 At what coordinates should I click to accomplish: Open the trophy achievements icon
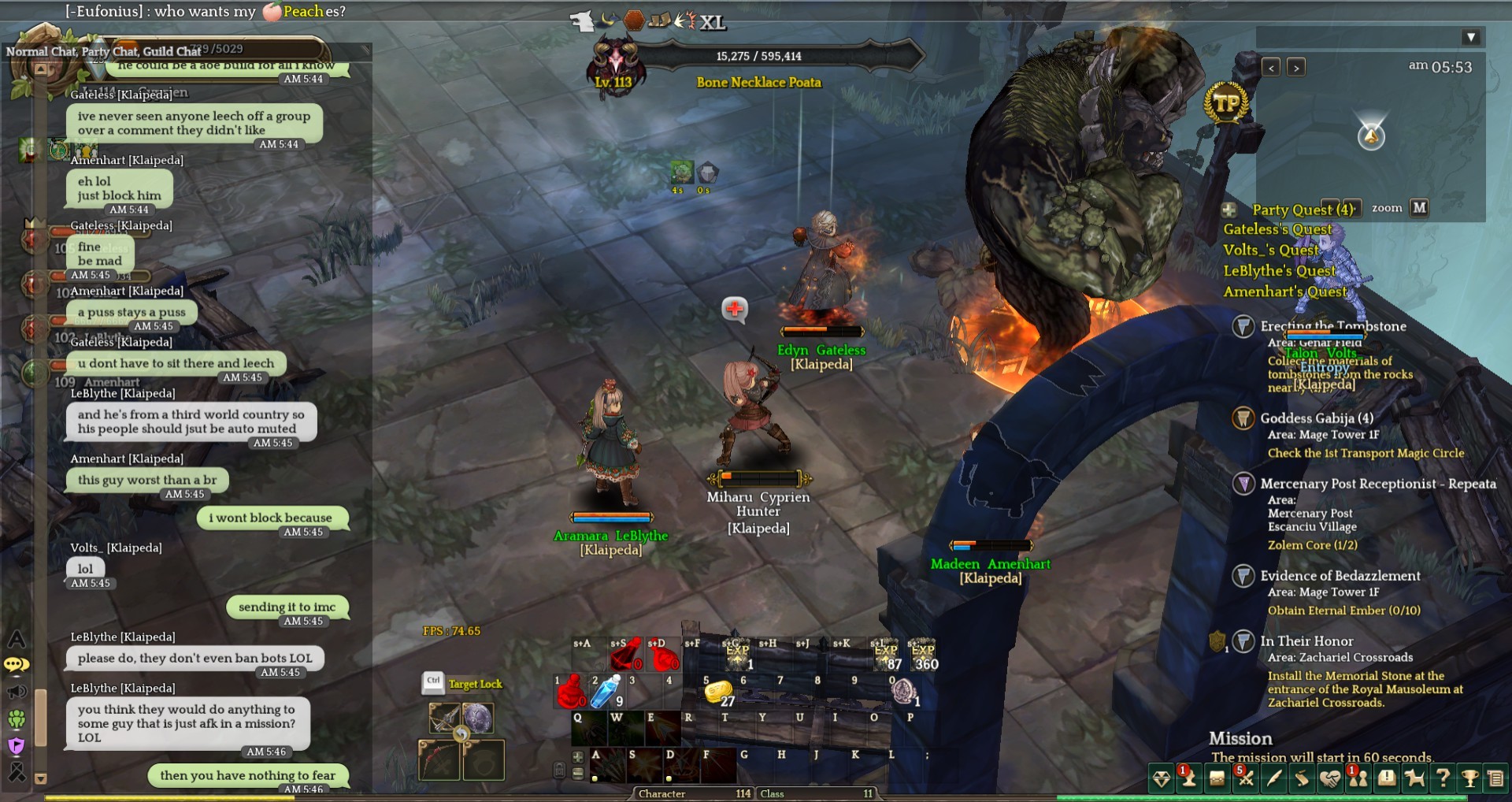(x=1469, y=779)
